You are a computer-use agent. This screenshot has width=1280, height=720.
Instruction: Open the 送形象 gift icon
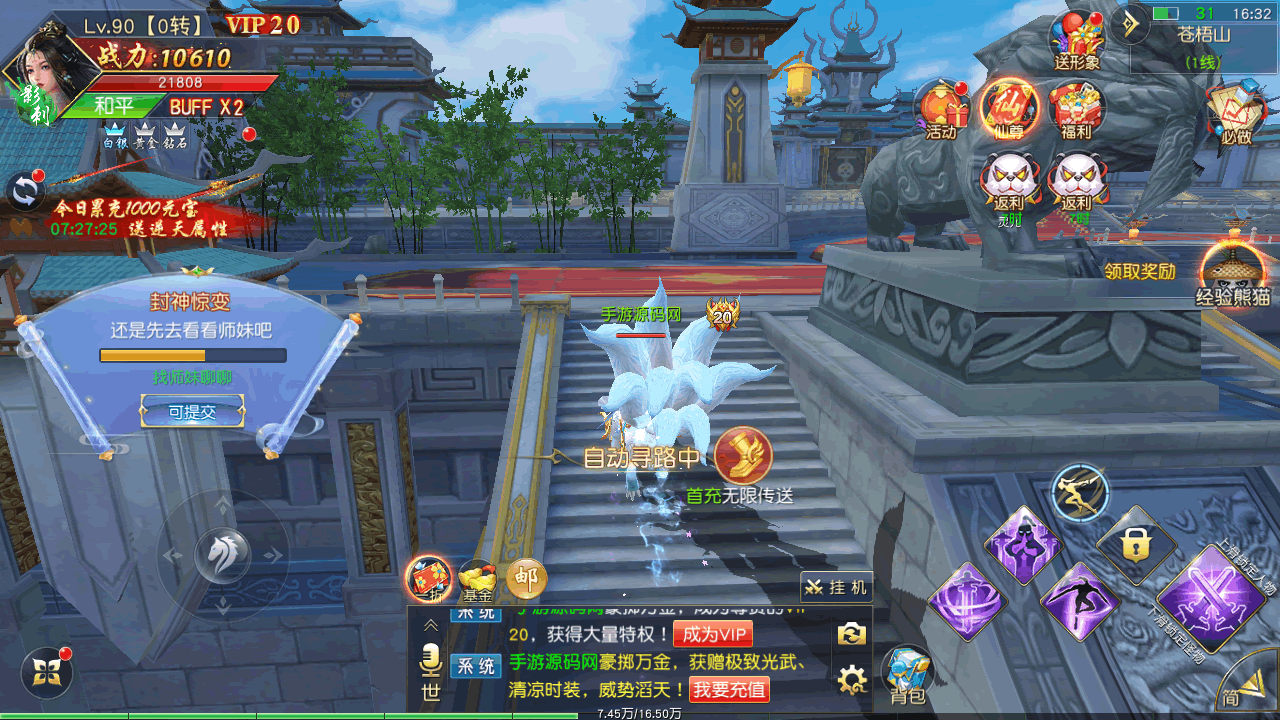coord(1076,40)
